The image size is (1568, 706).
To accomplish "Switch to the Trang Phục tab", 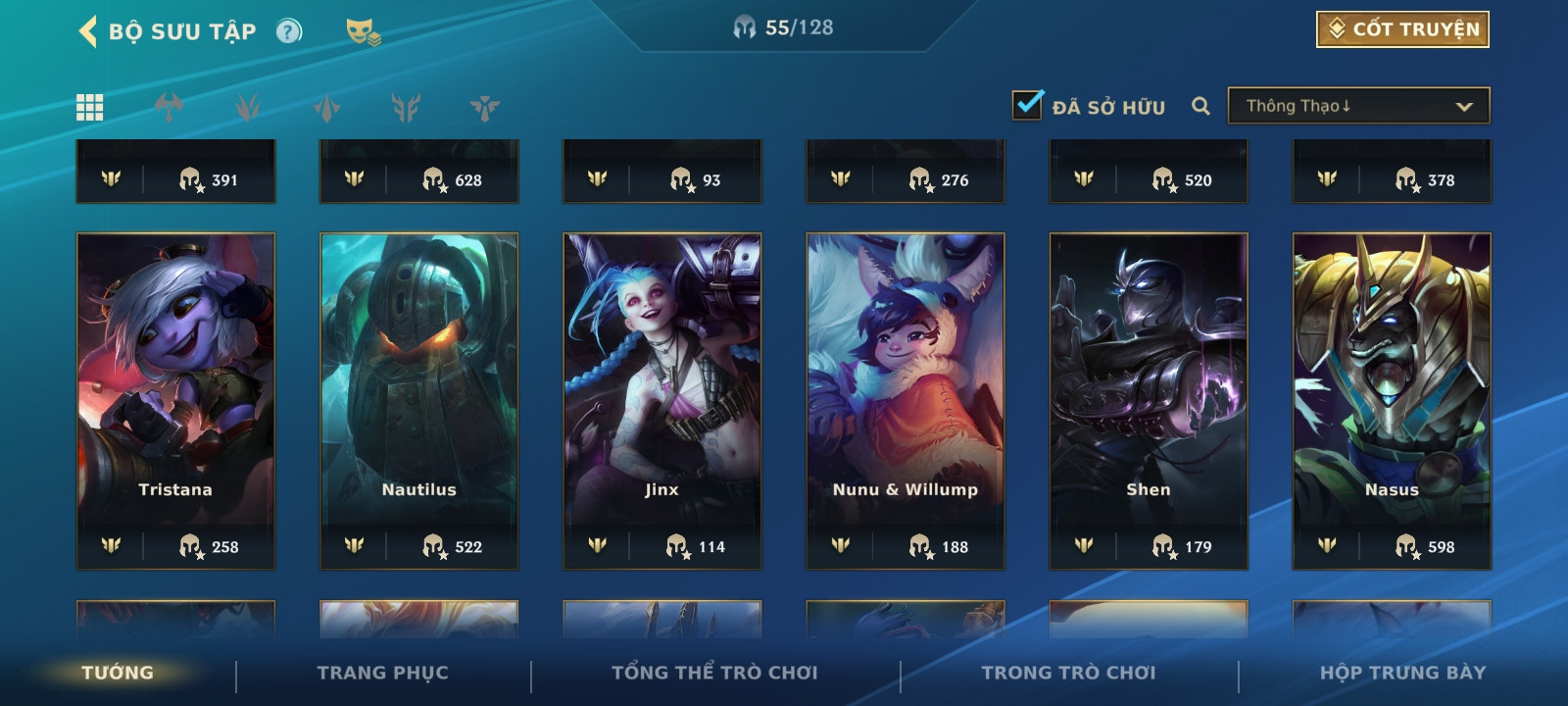I will (382, 673).
